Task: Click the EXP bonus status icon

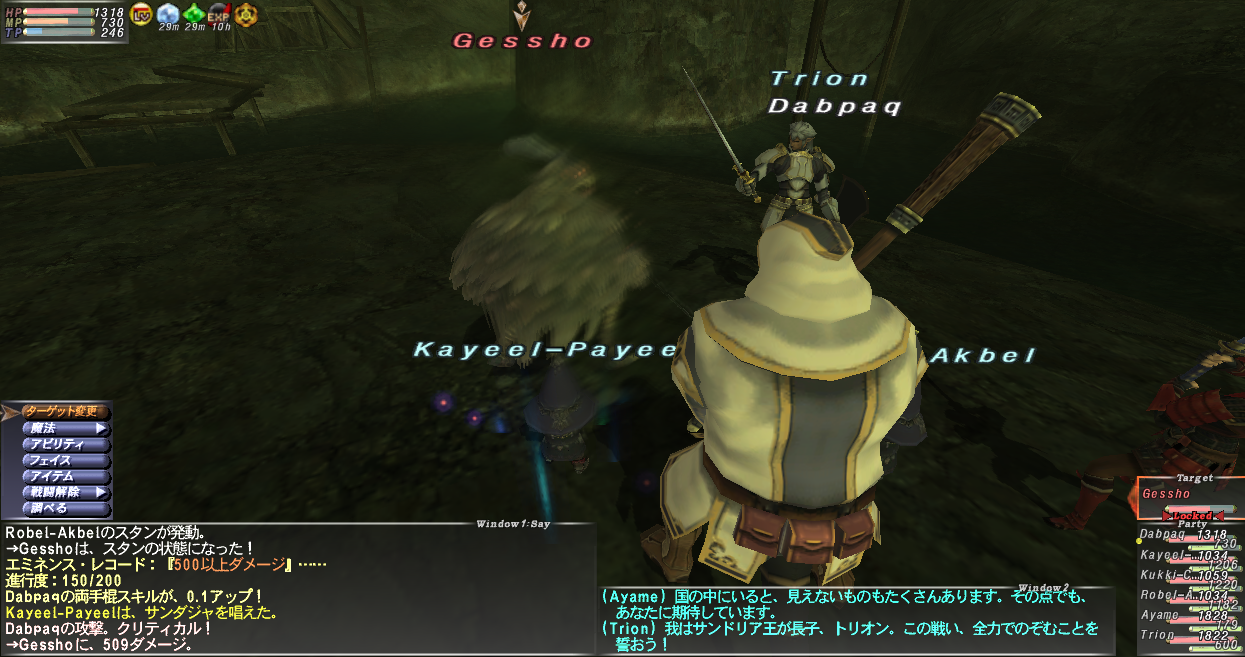Action: pos(219,14)
